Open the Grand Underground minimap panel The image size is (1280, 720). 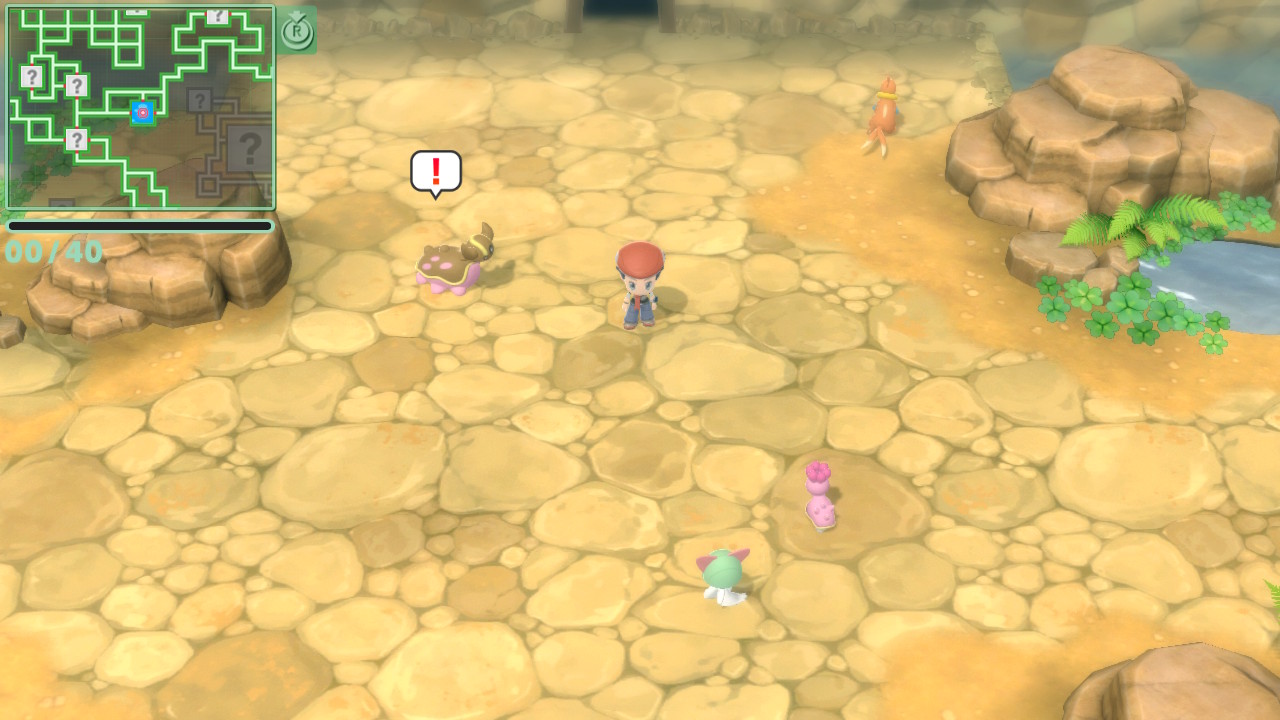(140, 108)
